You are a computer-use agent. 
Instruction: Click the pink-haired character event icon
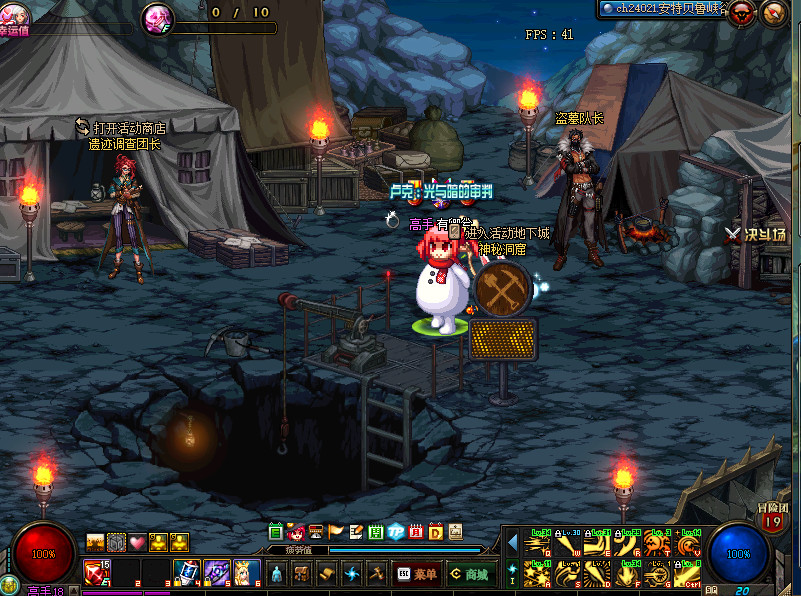click(296, 531)
